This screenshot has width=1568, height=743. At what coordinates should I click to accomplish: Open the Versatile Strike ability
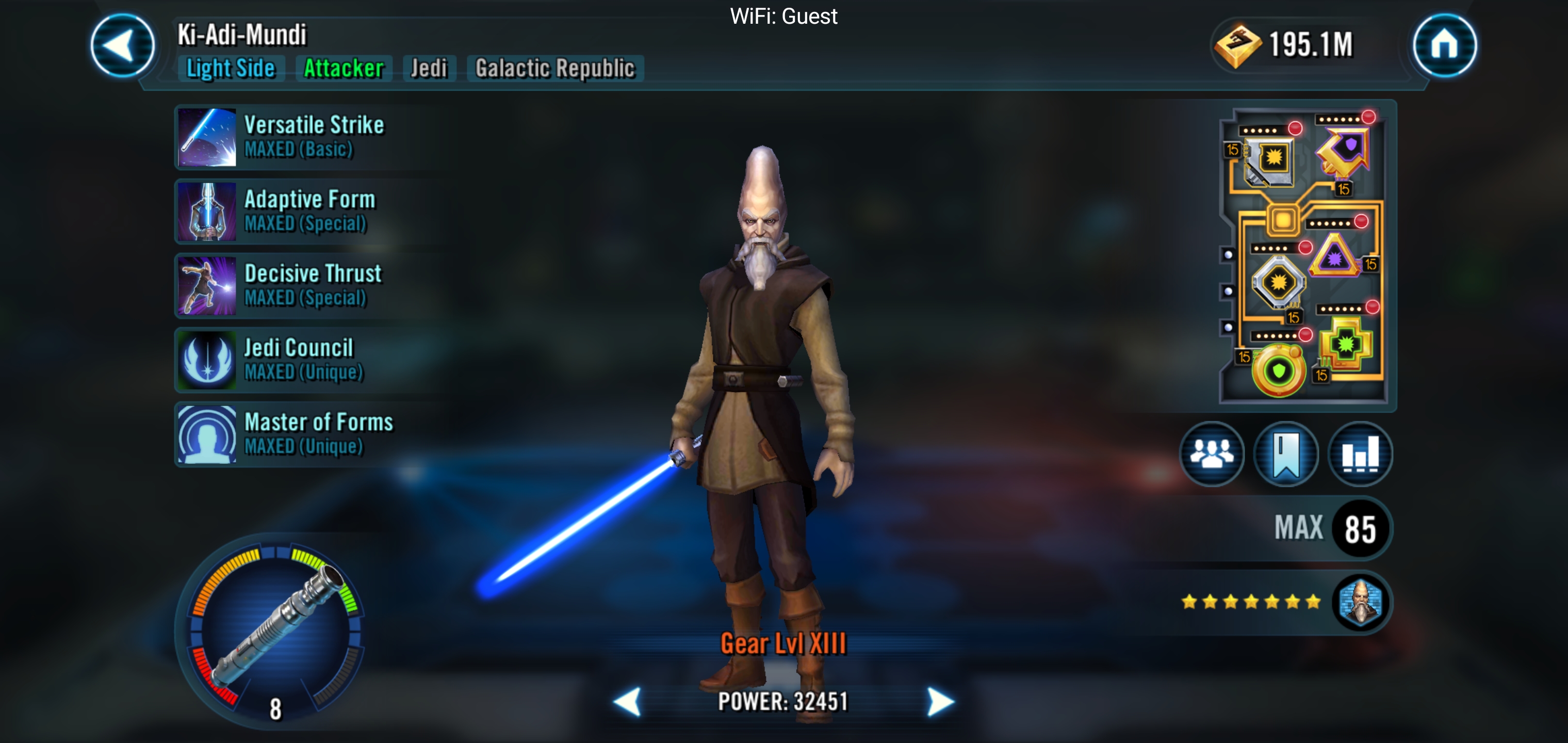tap(304, 137)
